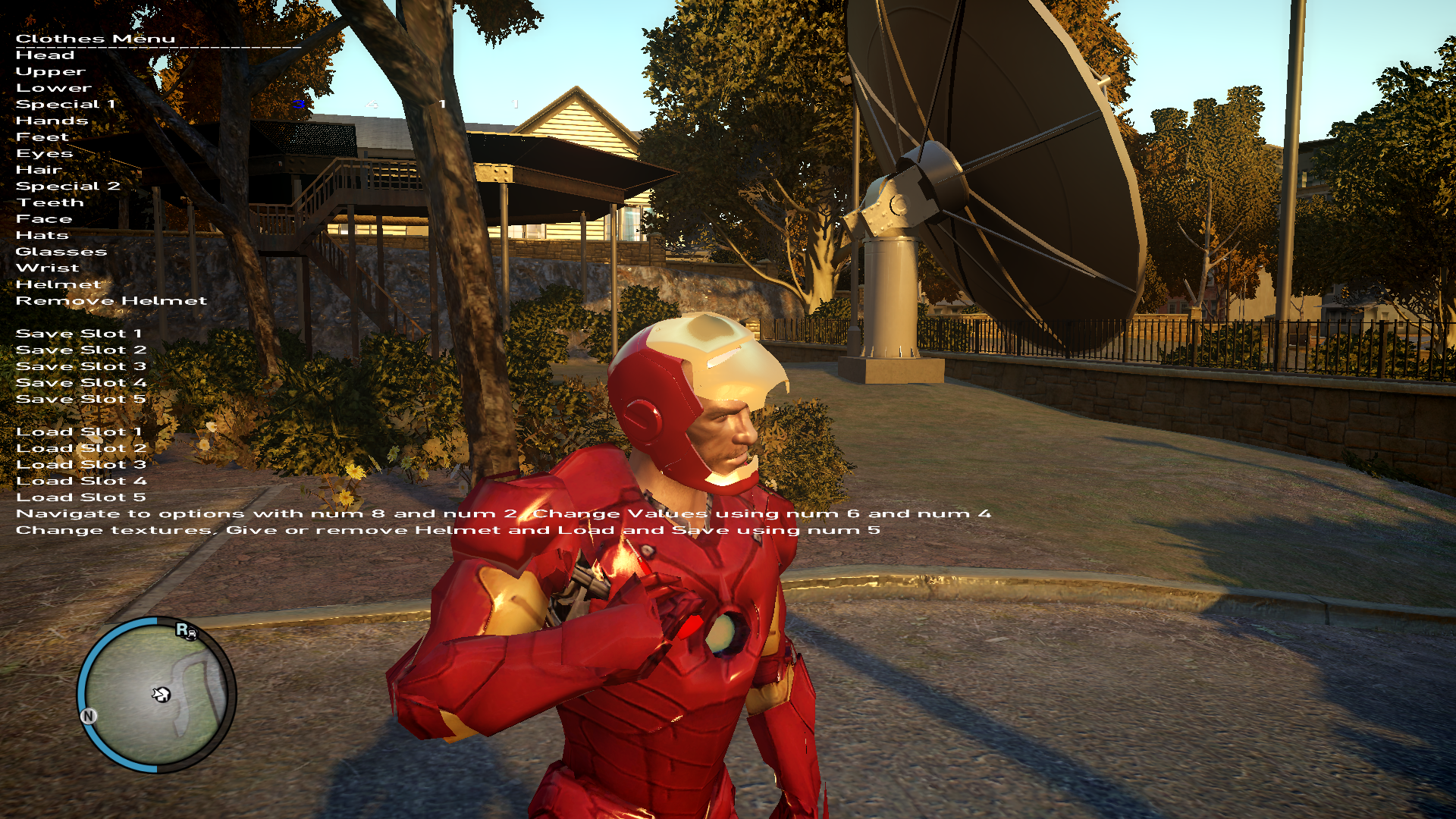Screen dimensions: 1456x819
Task: Choose the Hair option
Action: click(x=39, y=170)
